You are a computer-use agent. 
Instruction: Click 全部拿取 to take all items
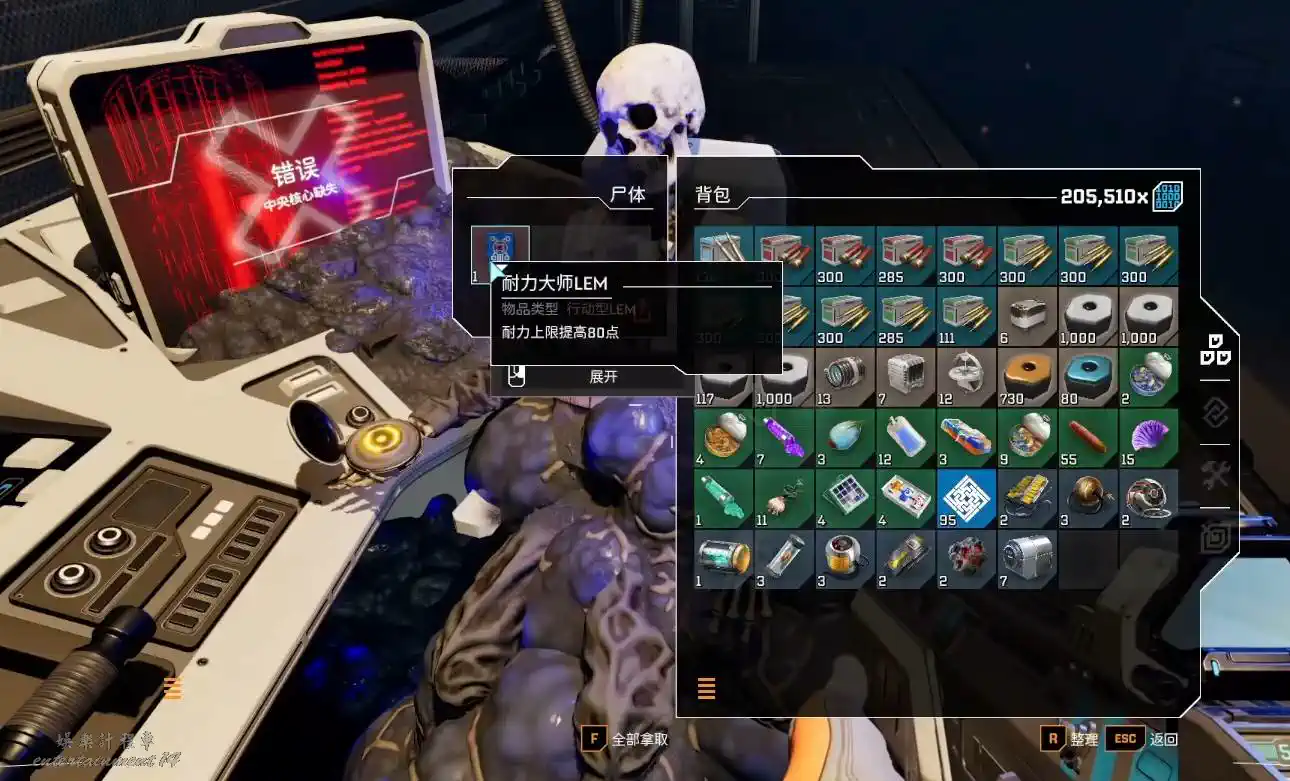(625, 740)
